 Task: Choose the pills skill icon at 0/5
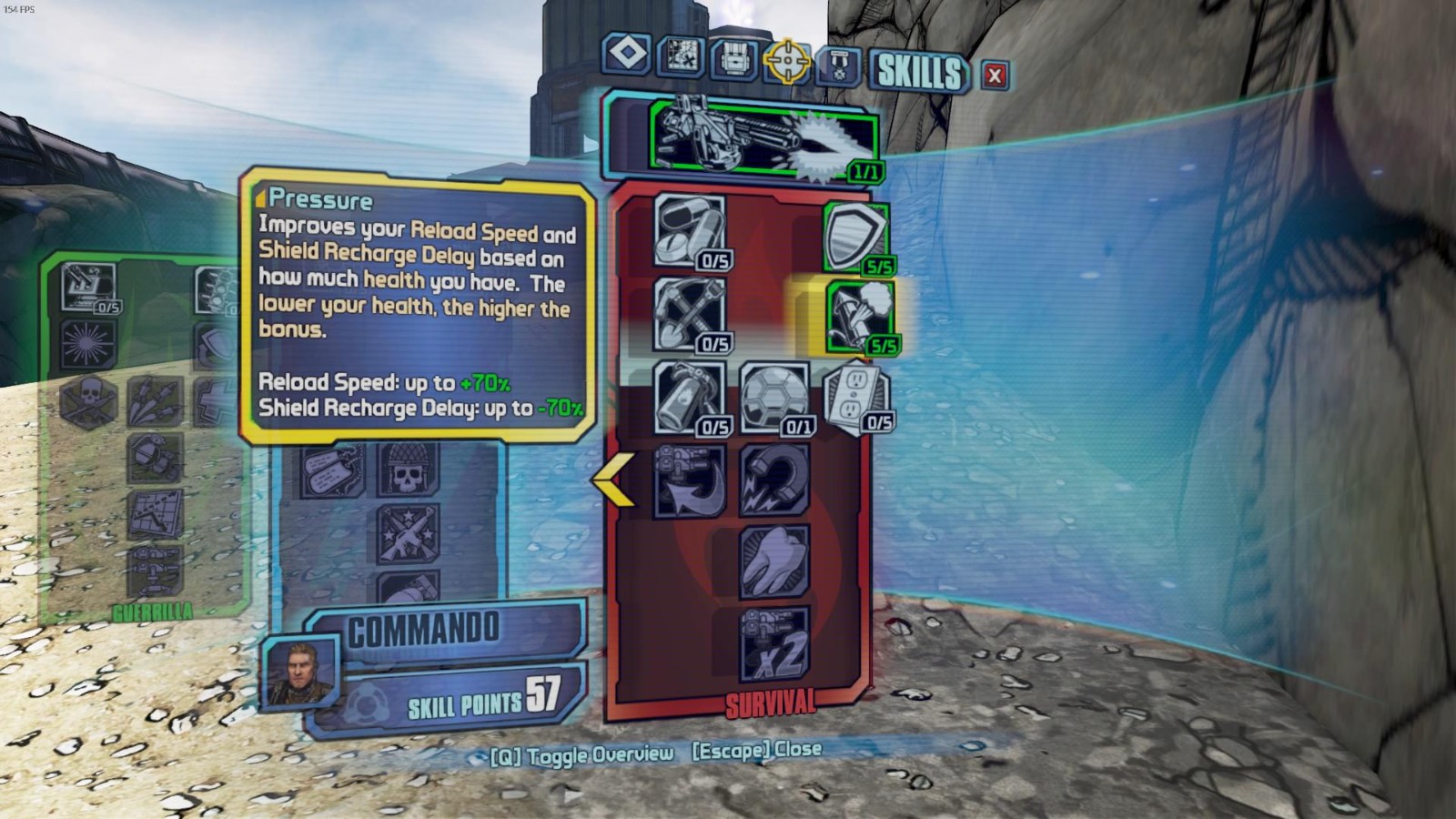point(689,231)
